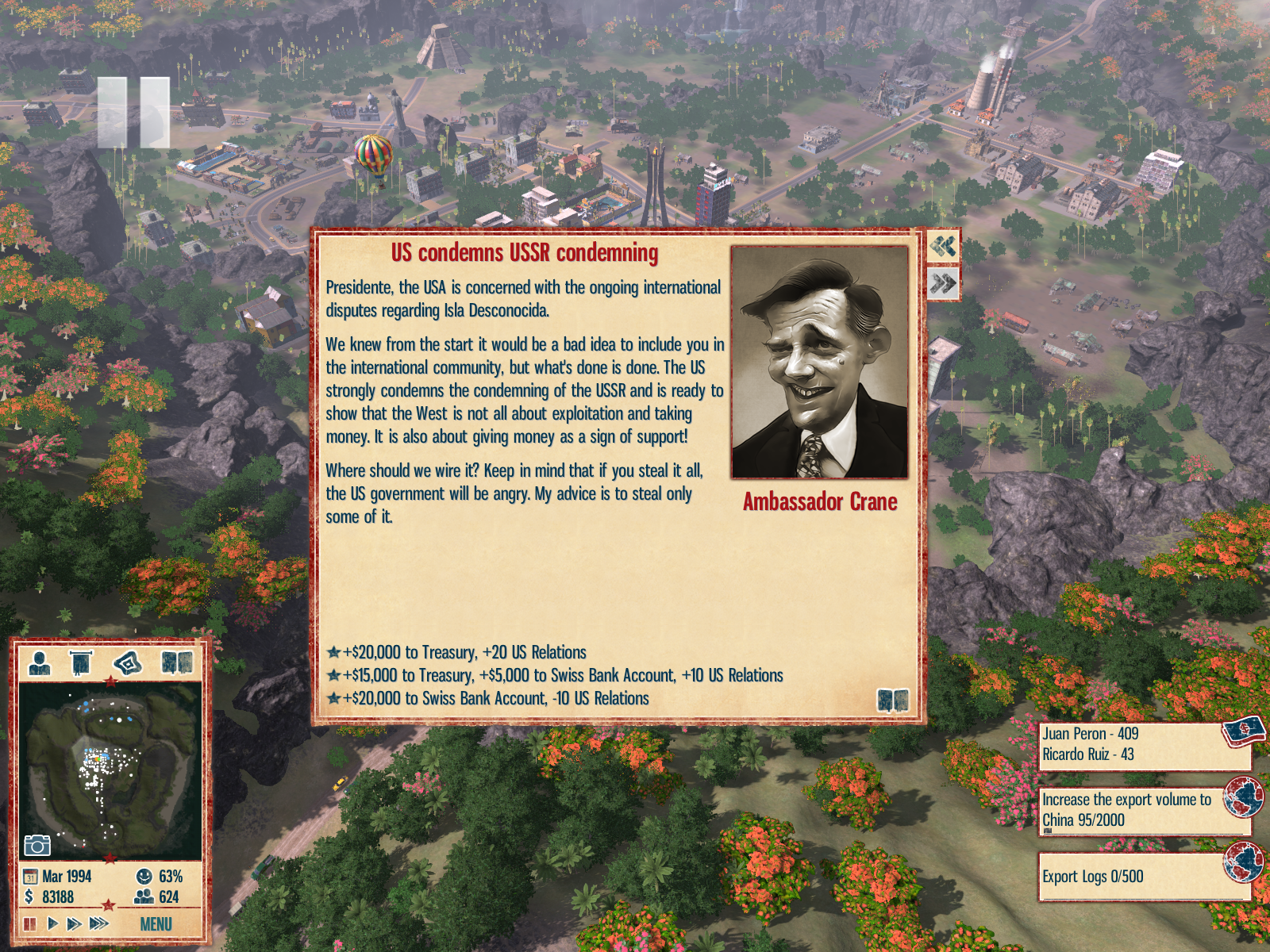Choose +$20,000 to Treasury, +20 US Relations

[464, 652]
